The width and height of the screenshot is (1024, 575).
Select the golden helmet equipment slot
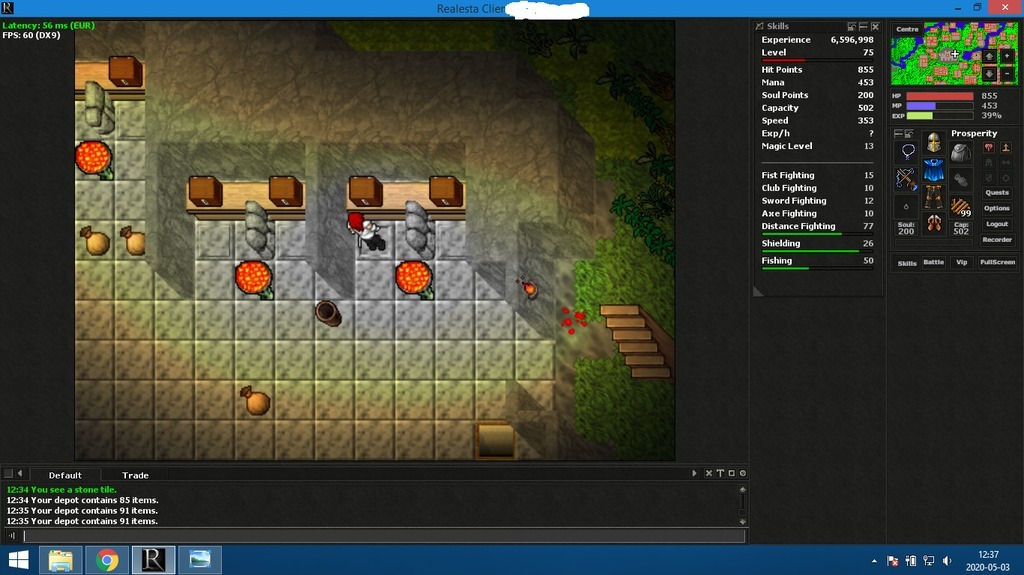(934, 145)
